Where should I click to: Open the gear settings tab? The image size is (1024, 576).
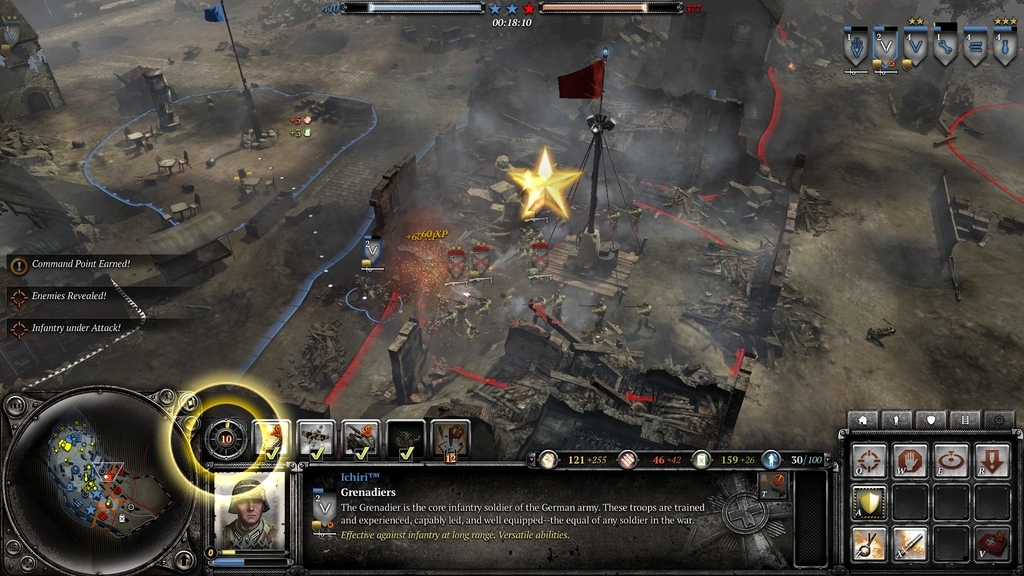coord(998,420)
